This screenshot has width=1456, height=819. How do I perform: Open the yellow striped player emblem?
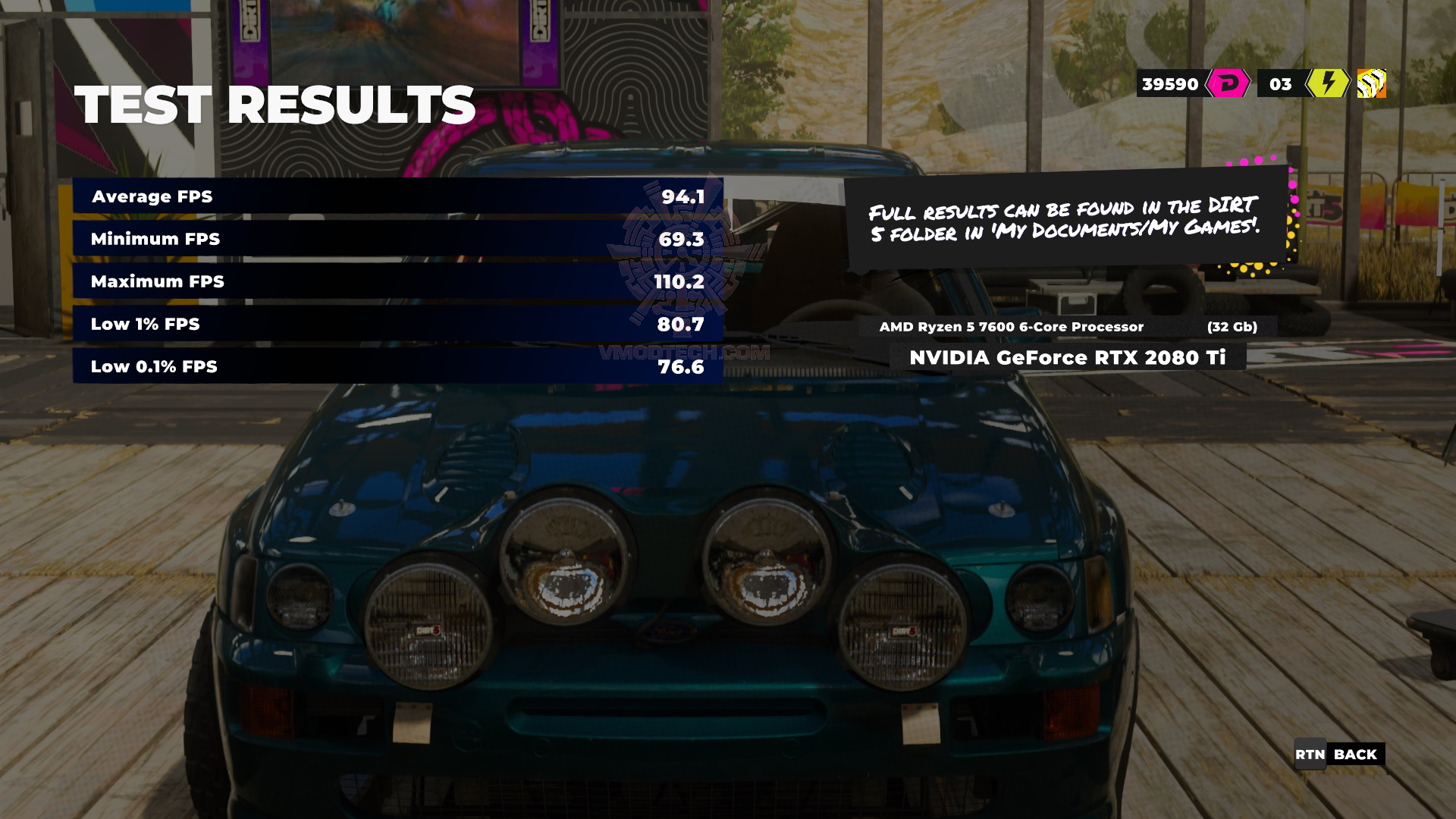tap(1371, 83)
